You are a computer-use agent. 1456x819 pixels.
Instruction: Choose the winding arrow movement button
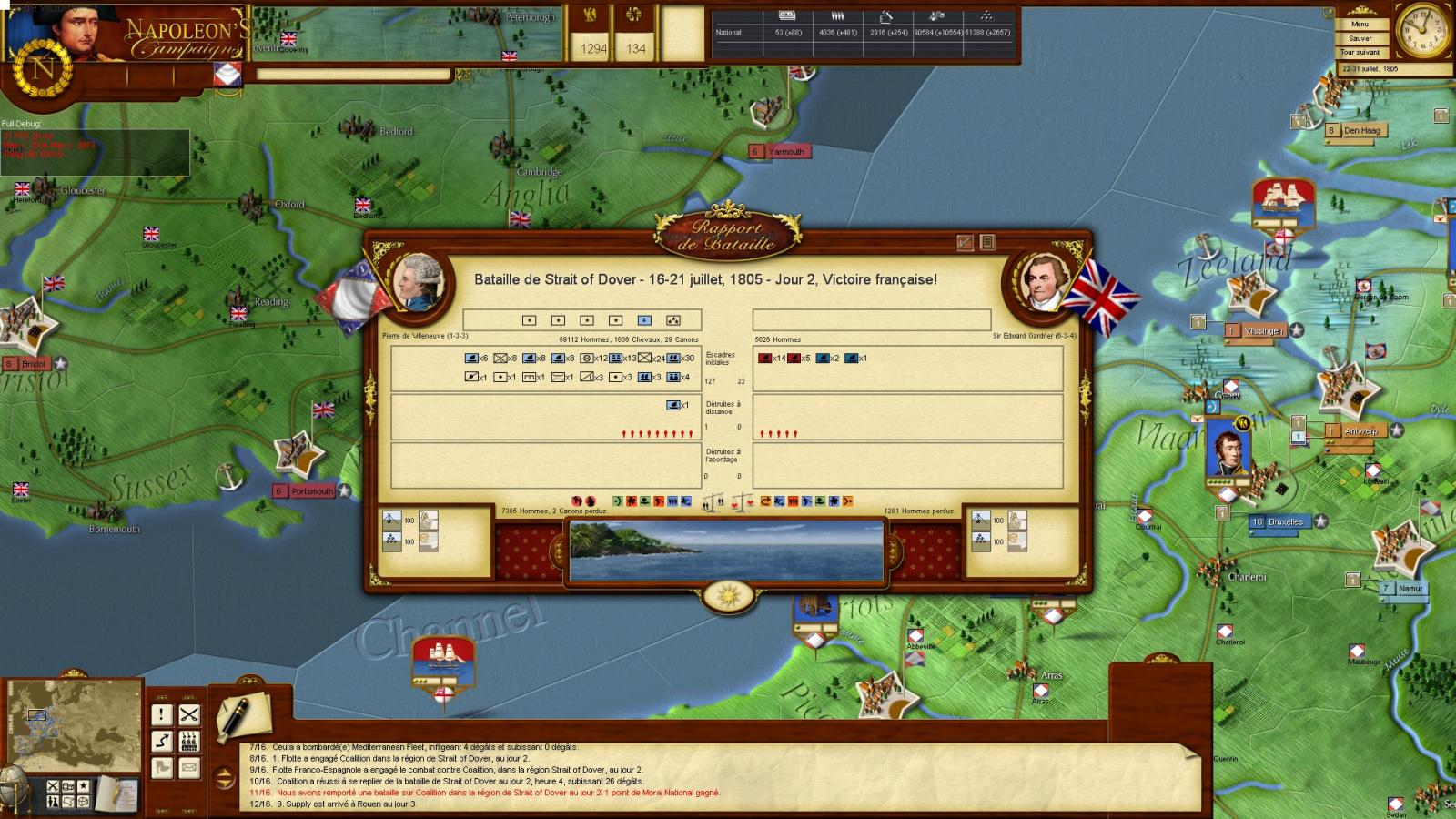(162, 742)
